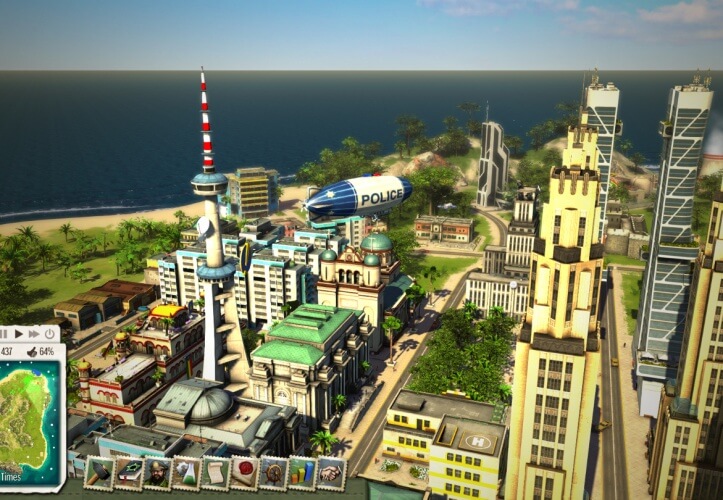Image resolution: width=723 pixels, height=500 pixels.
Task: Open diplomacy via the handshake icon
Action: (x=331, y=471)
